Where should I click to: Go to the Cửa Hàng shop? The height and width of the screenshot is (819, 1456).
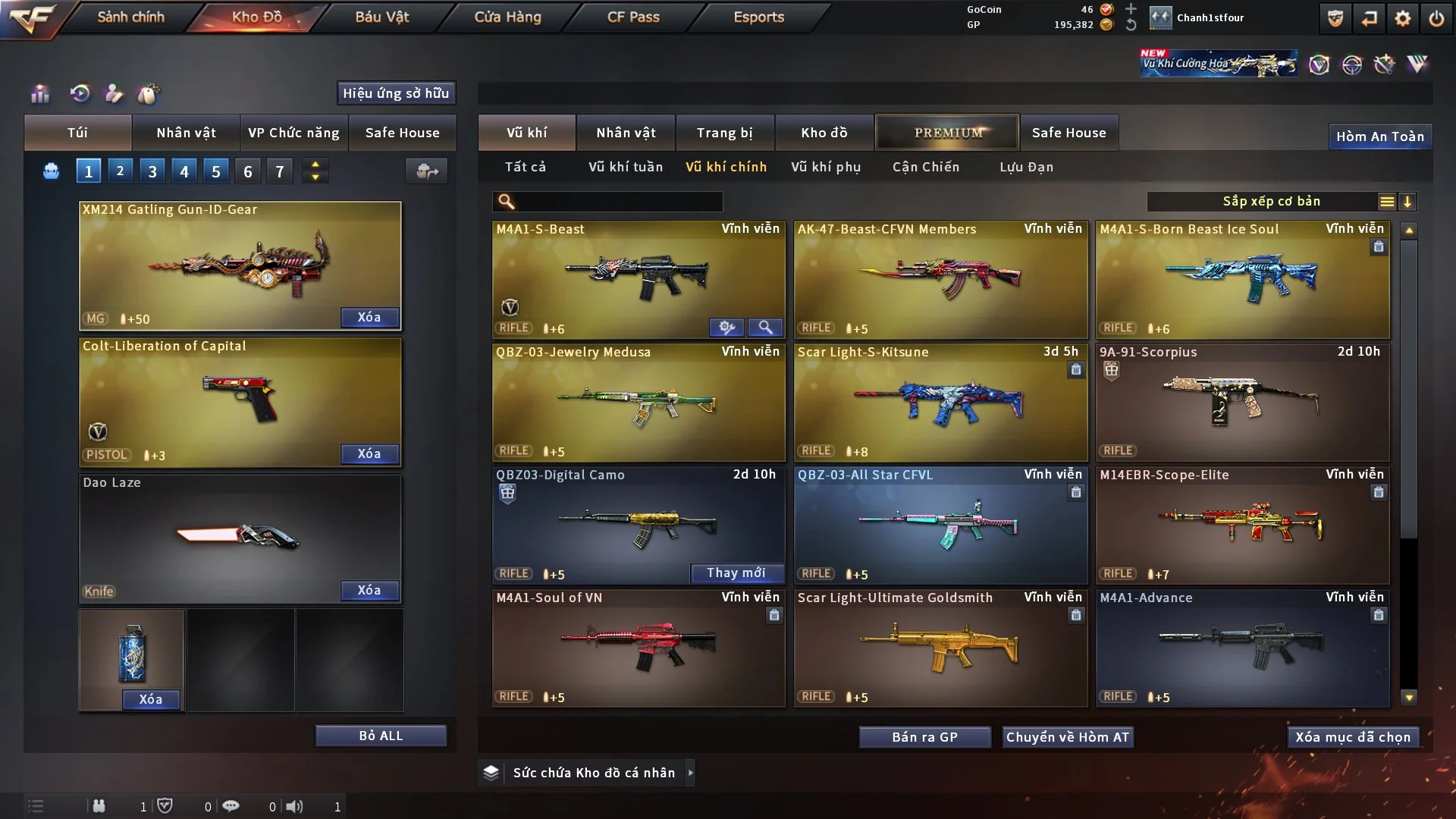pos(507,17)
